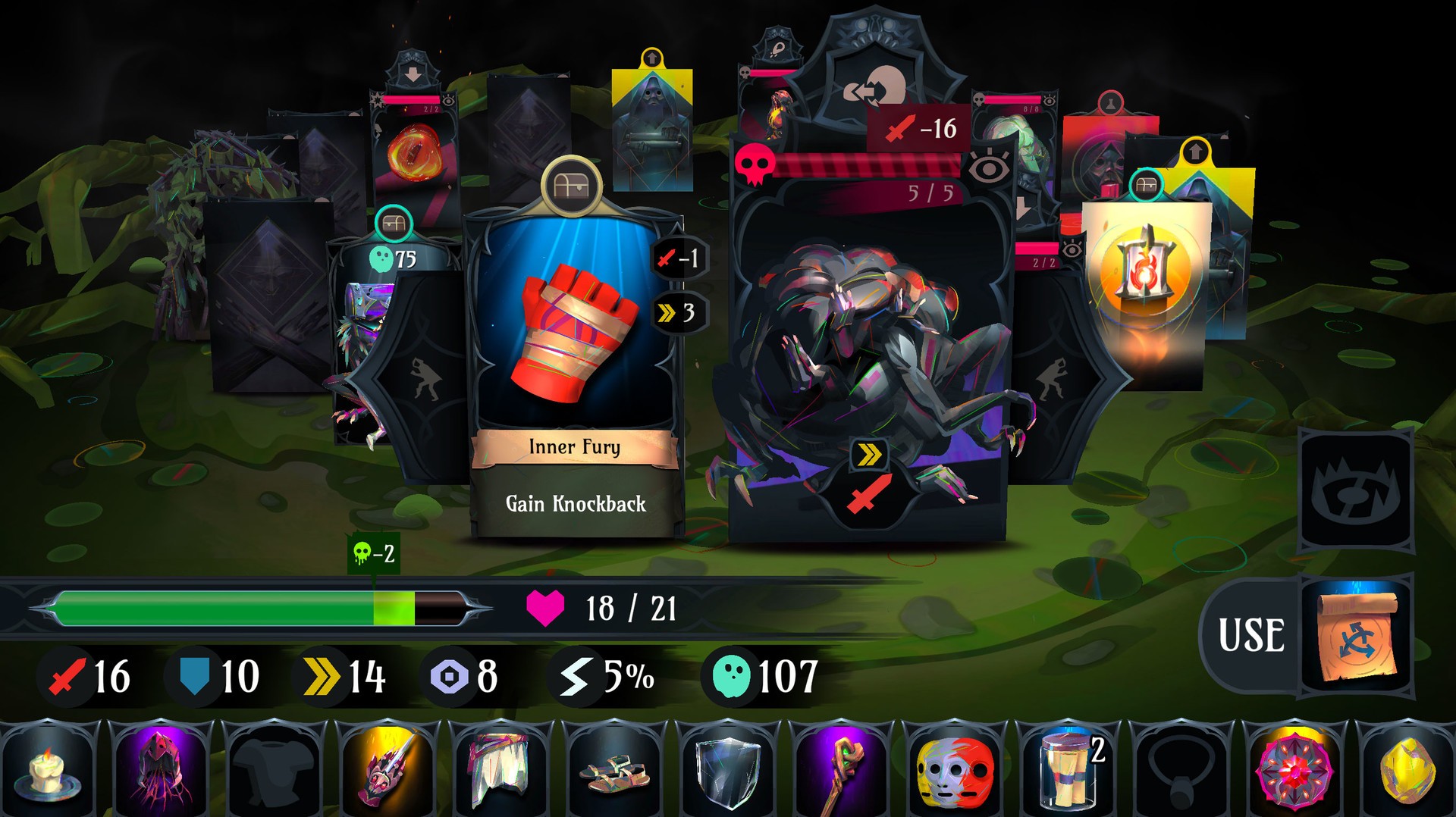
Task: Choose the yellow hooded figure card
Action: click(x=651, y=129)
